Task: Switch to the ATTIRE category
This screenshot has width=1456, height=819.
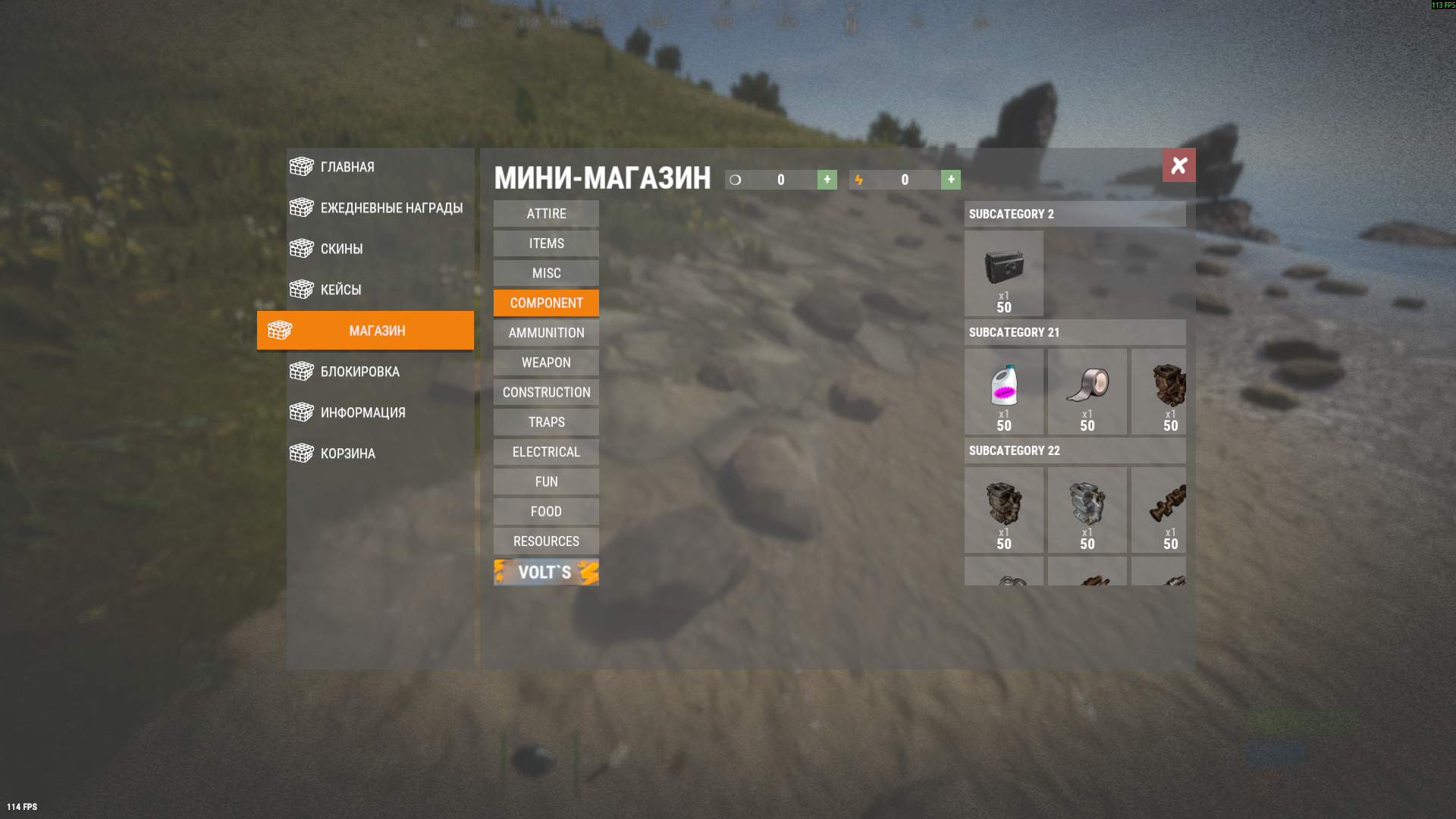Action: 546,214
